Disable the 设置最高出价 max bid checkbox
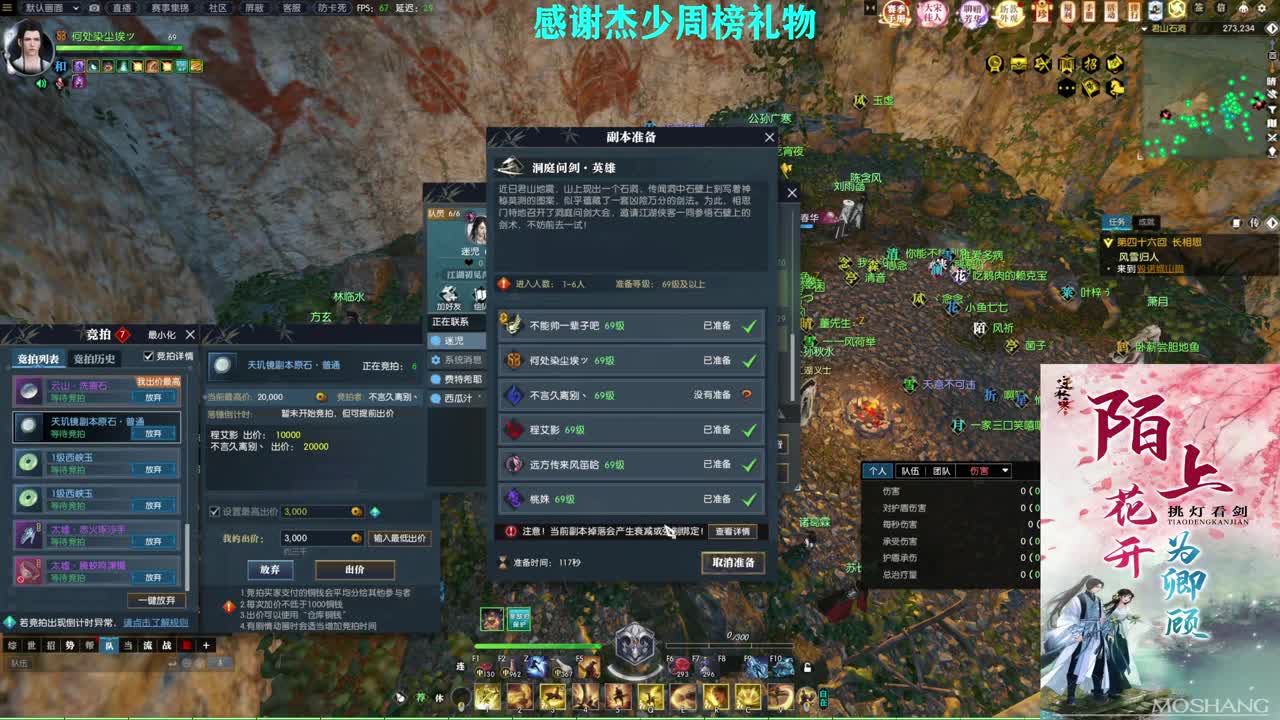Screen dimensions: 1280x720 [x=216, y=512]
